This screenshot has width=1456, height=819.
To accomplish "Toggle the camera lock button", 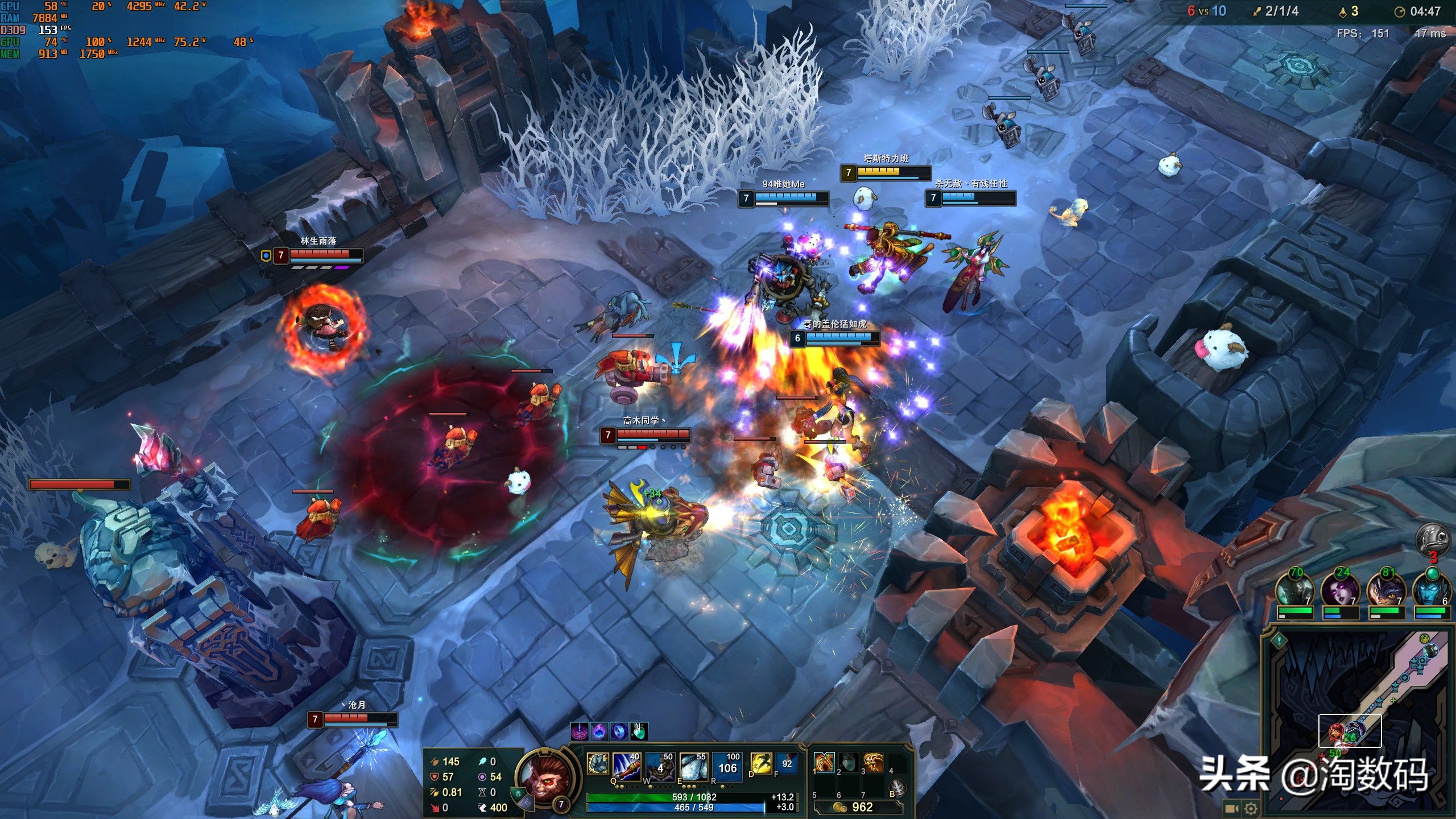I will [1232, 808].
